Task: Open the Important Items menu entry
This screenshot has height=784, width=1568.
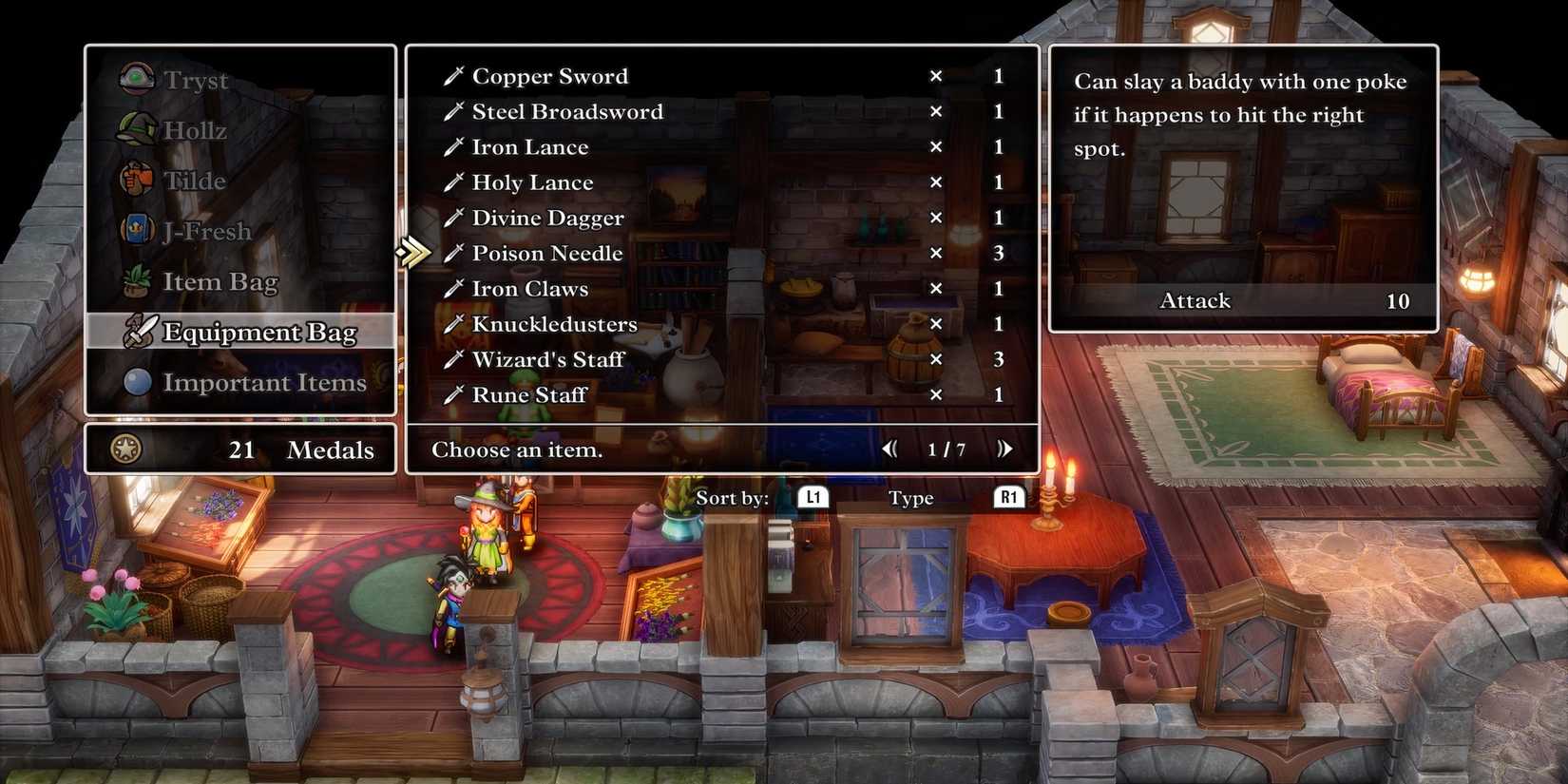Action: pos(264,382)
